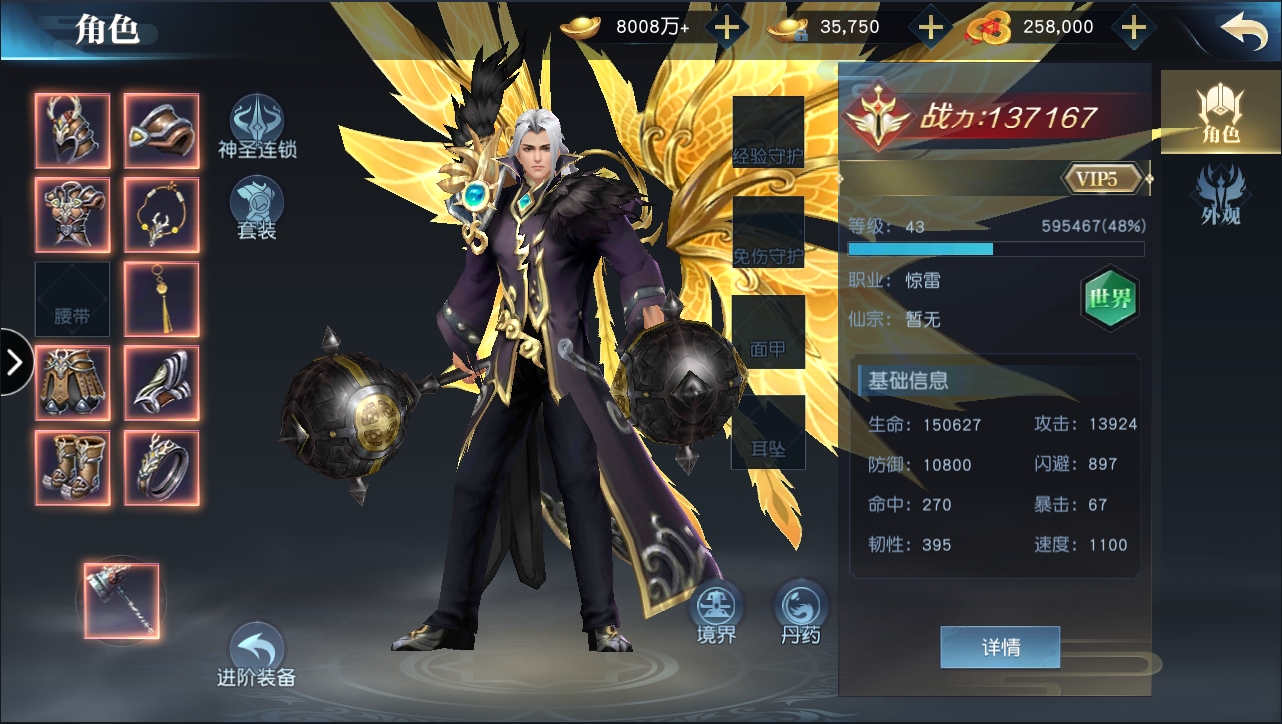Viewport: 1282px width, 724px height.
Task: Open the 境界 realm icon
Action: 717,610
